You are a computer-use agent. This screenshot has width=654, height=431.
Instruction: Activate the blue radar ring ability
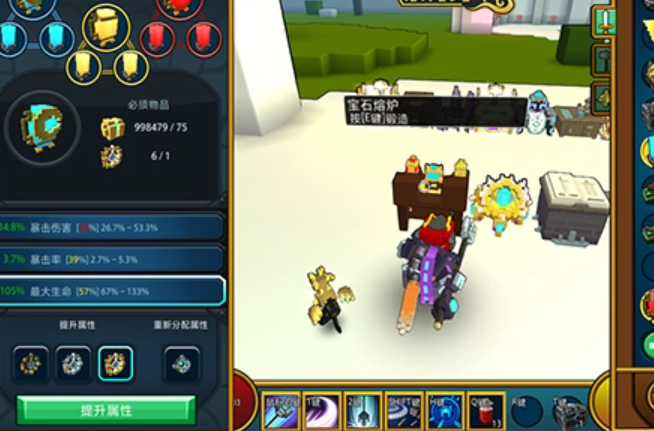coord(446,411)
